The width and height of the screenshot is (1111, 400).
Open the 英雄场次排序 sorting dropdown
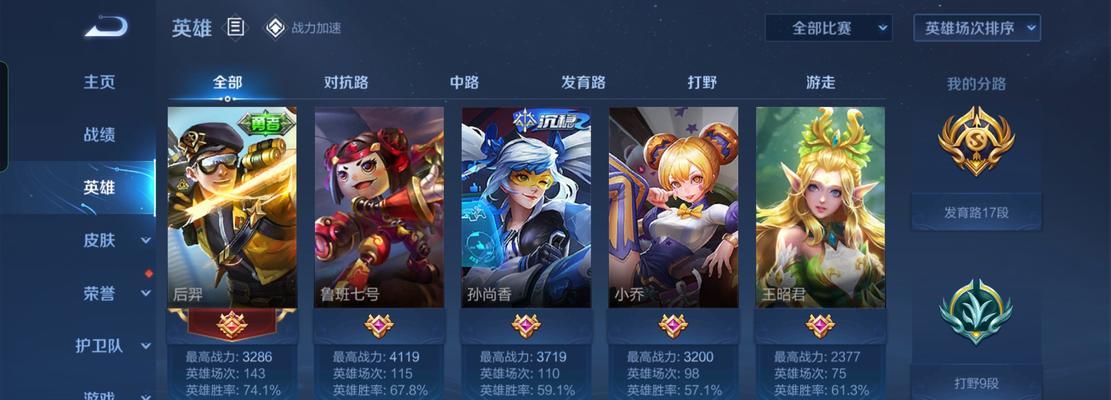[977, 28]
